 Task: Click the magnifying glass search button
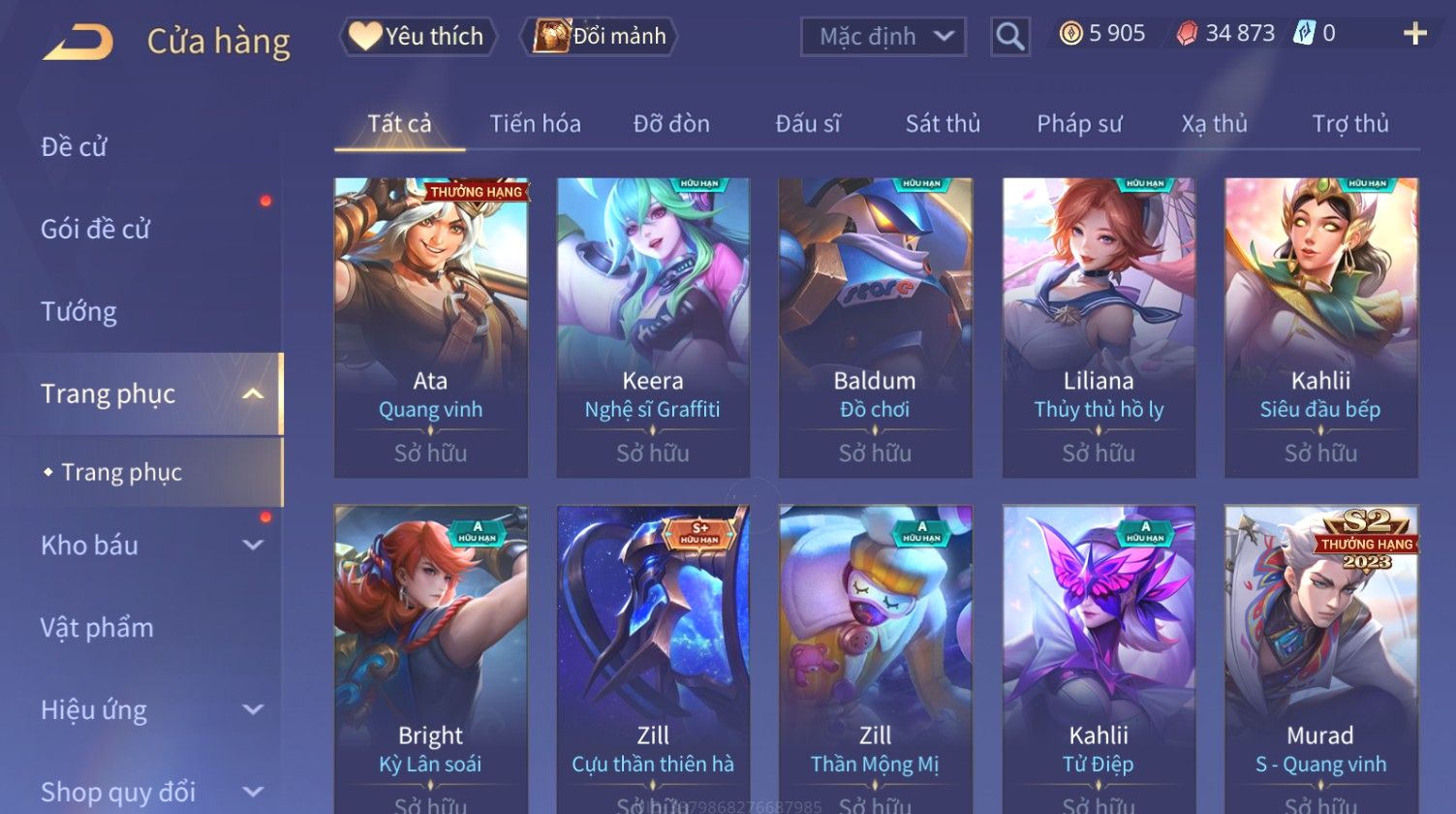pos(1009,37)
